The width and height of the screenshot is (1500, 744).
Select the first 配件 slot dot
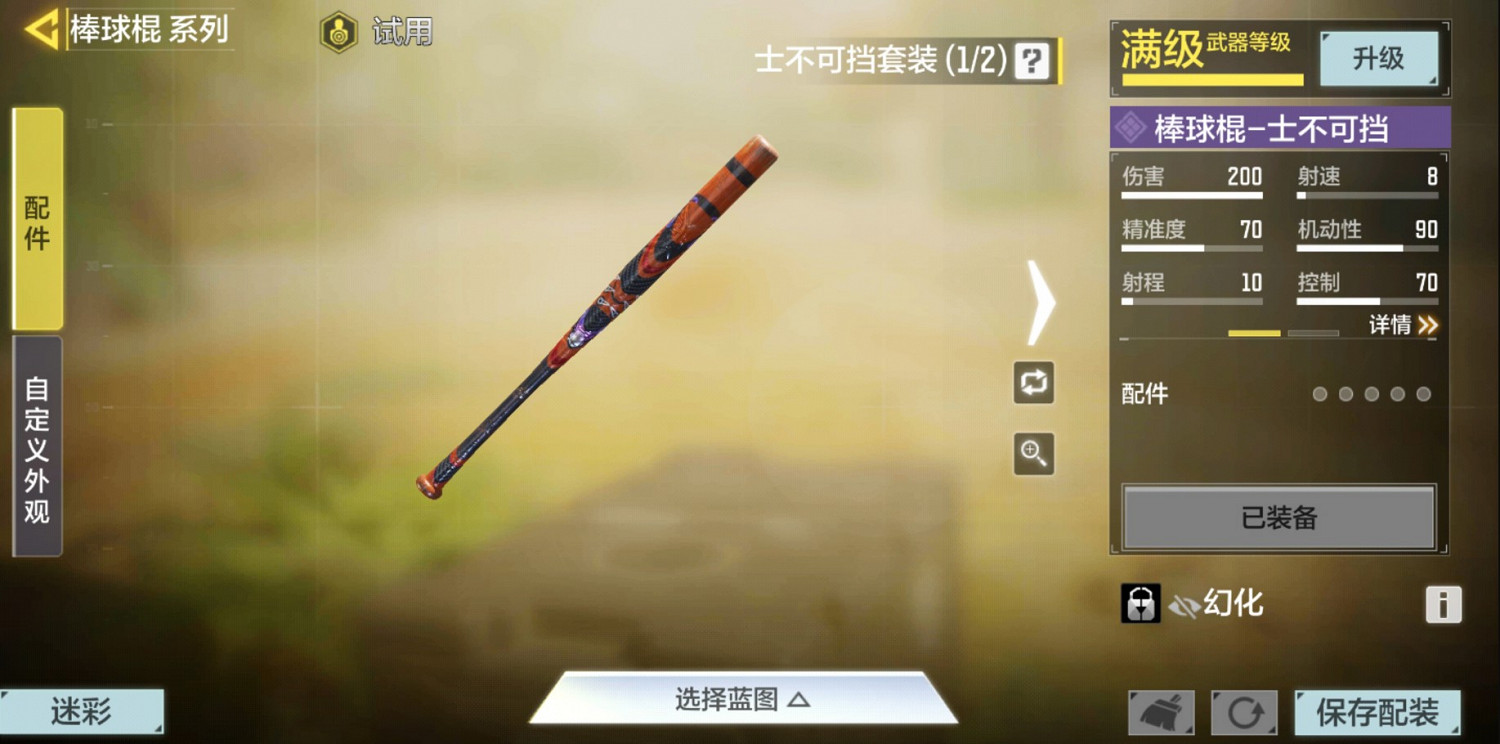click(1320, 394)
